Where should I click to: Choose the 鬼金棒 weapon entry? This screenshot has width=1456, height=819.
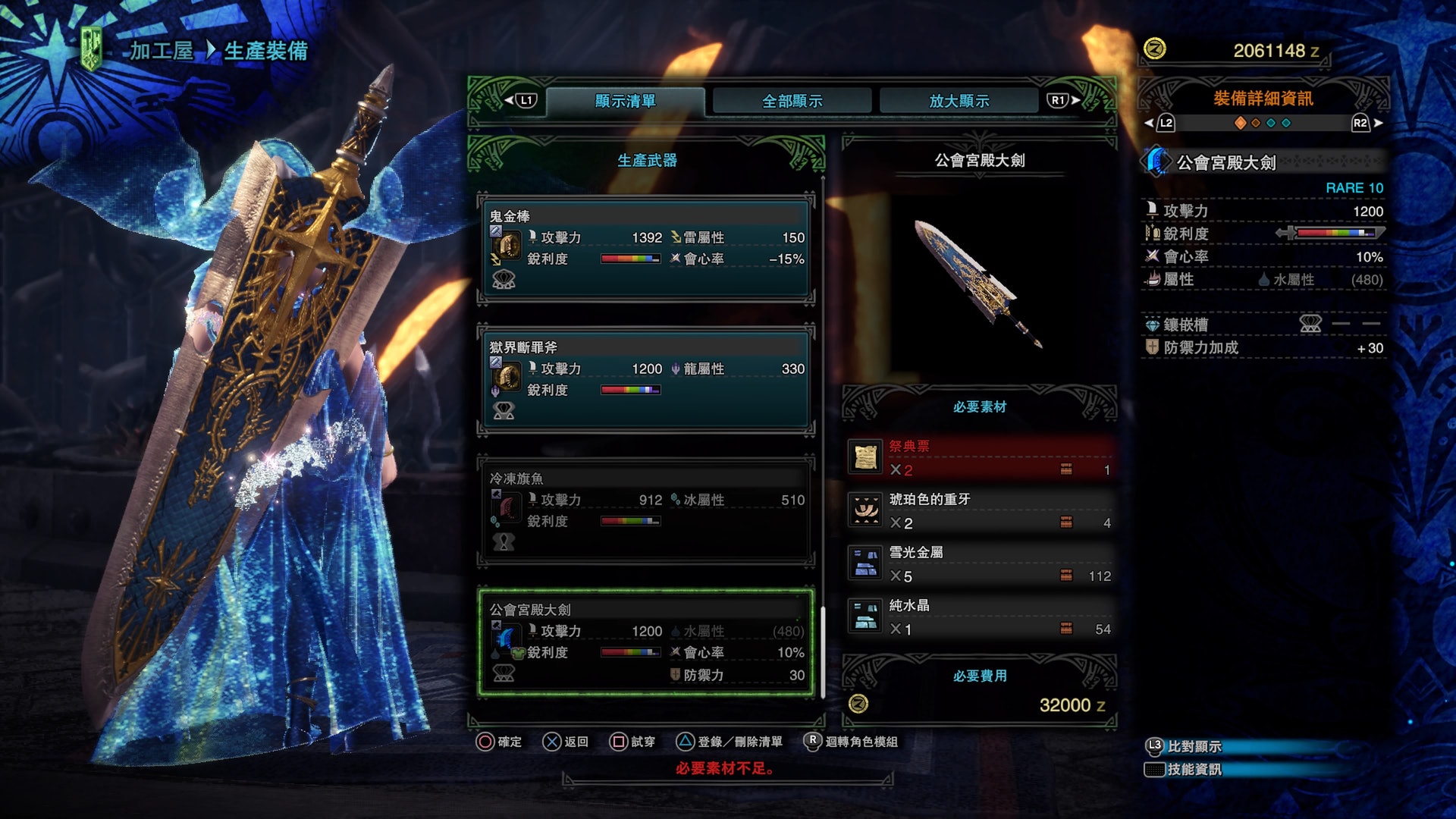coord(646,248)
